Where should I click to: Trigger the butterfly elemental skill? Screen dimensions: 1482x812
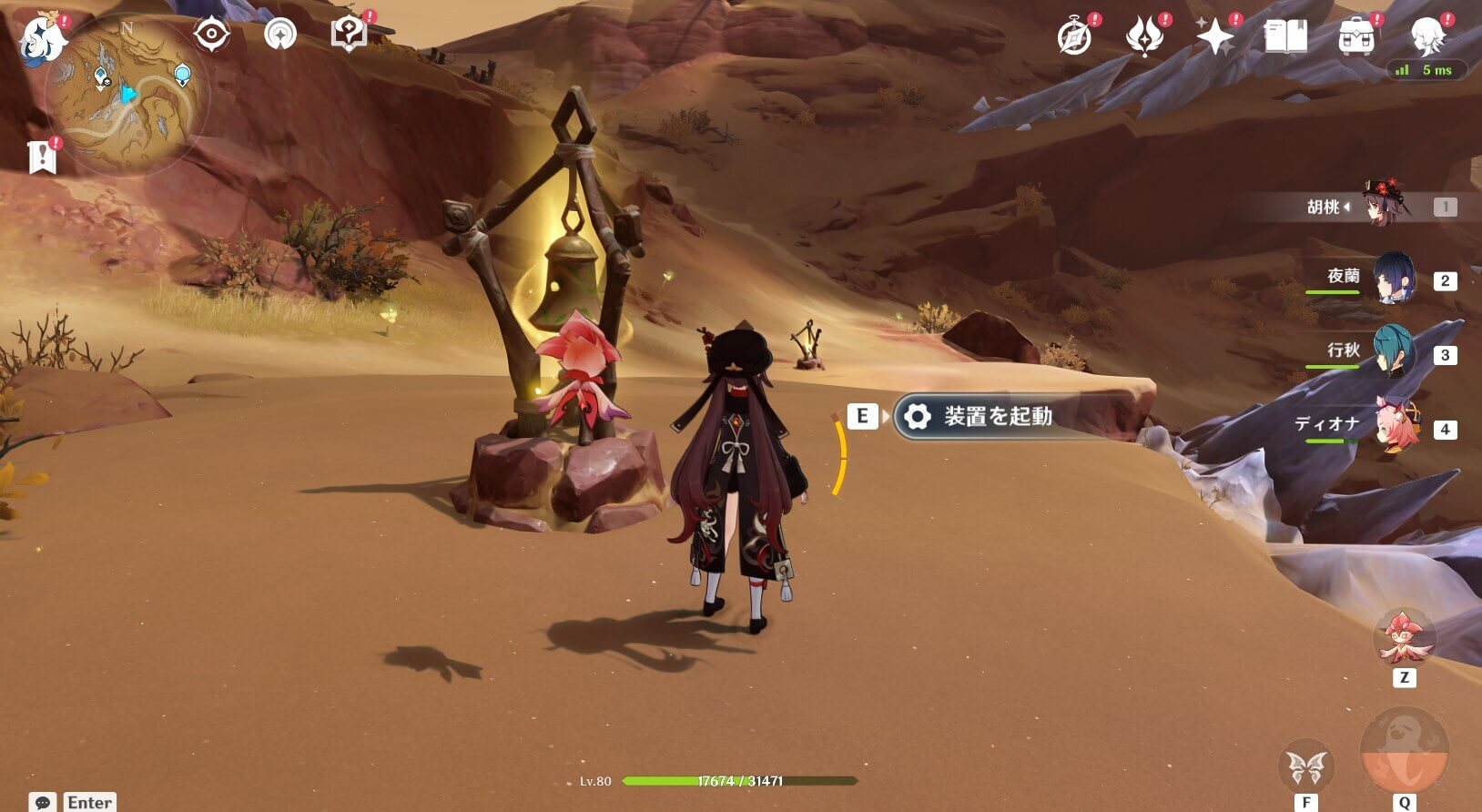pyautogui.click(x=1306, y=767)
